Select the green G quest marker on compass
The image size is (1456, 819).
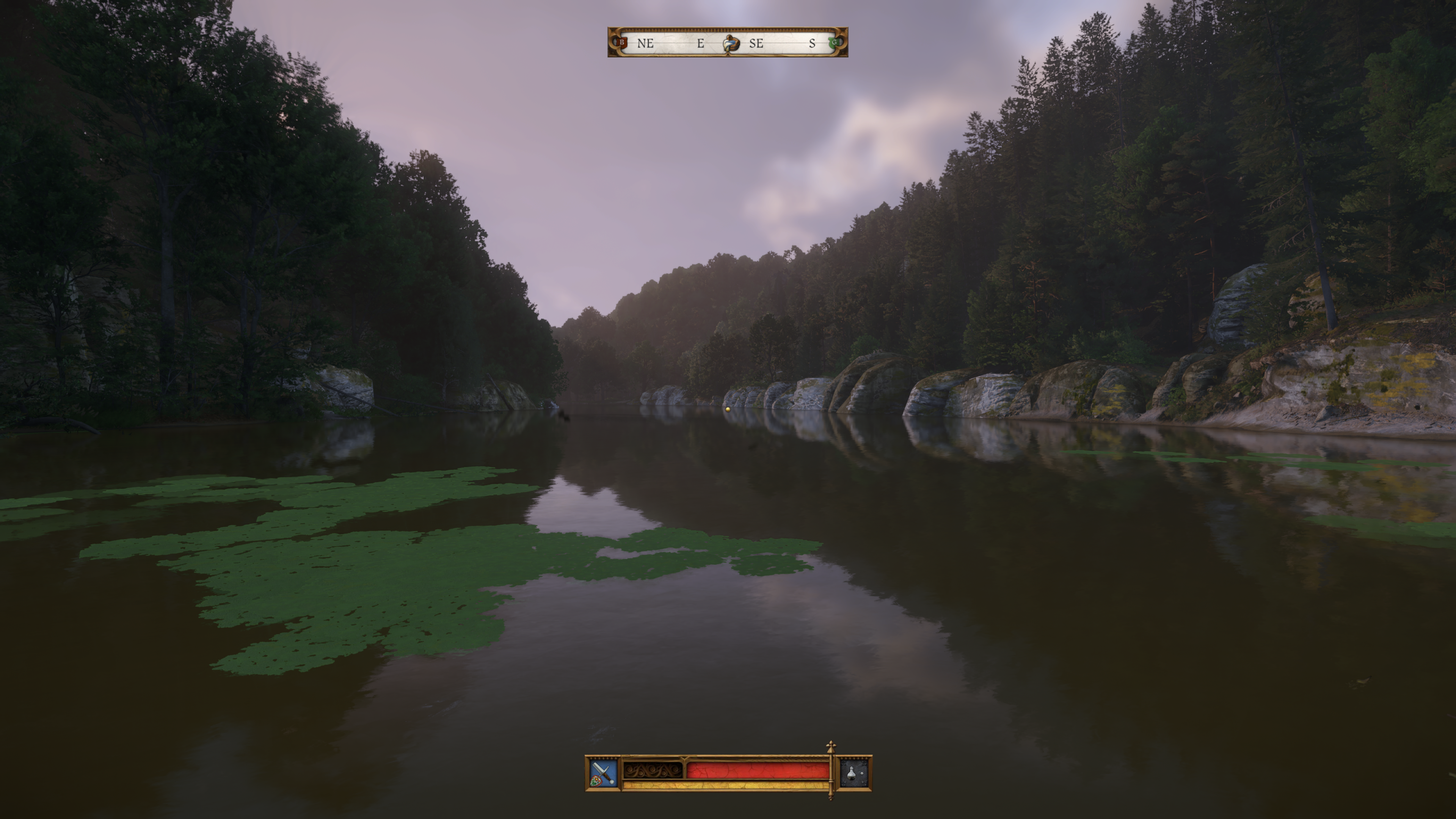(x=833, y=42)
